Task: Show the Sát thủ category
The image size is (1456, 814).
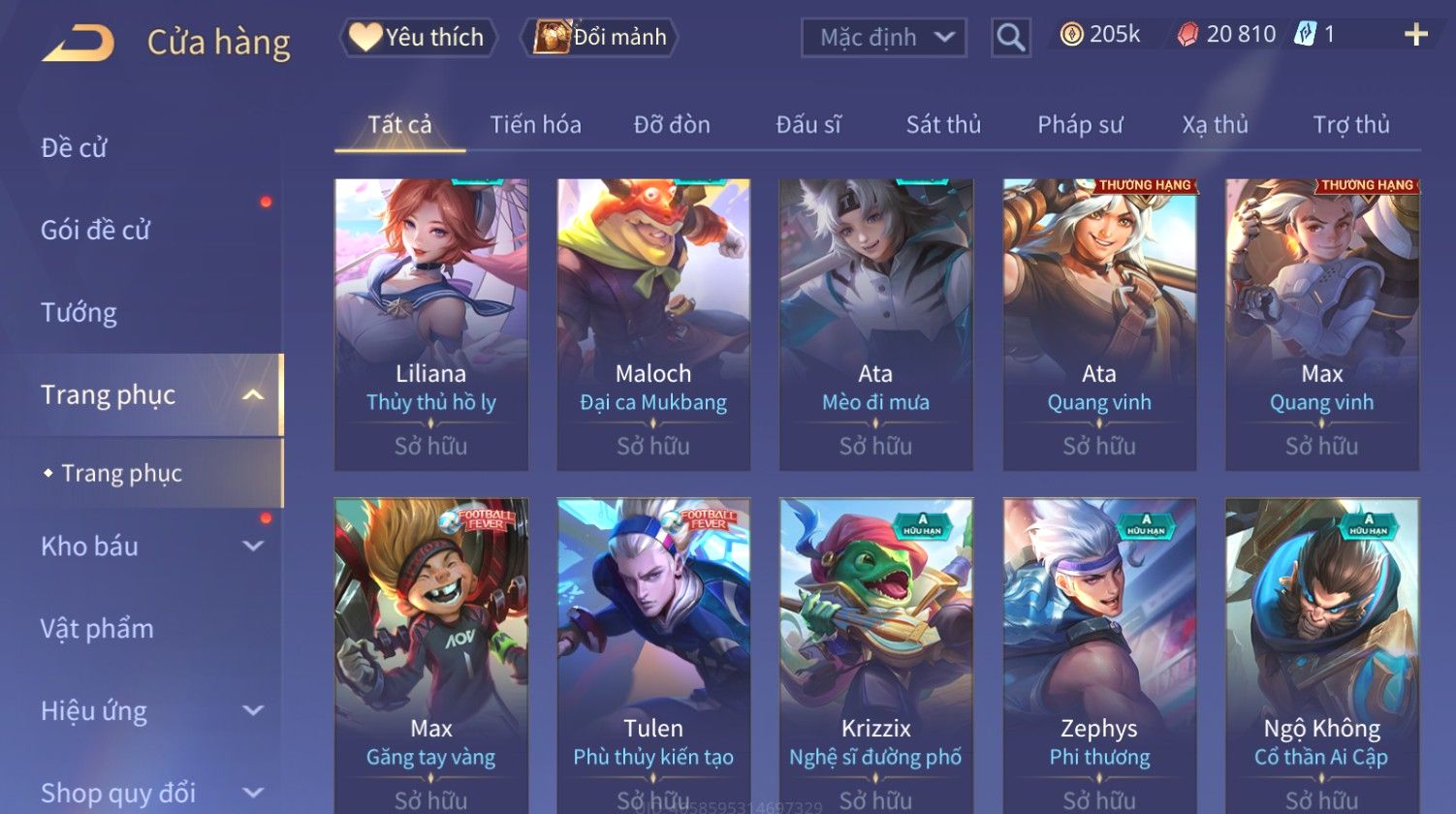Action: click(x=943, y=125)
